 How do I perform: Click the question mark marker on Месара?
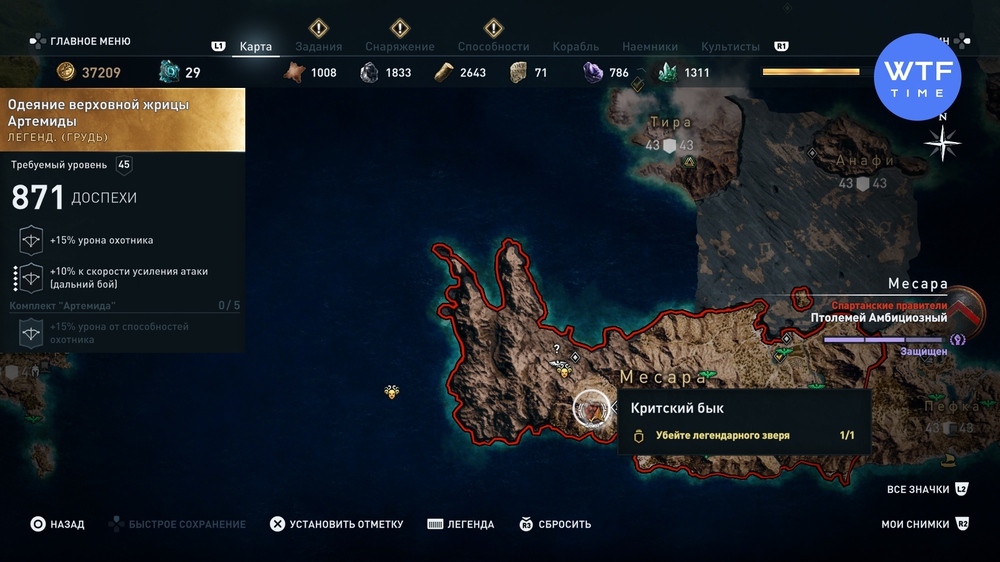tap(557, 349)
